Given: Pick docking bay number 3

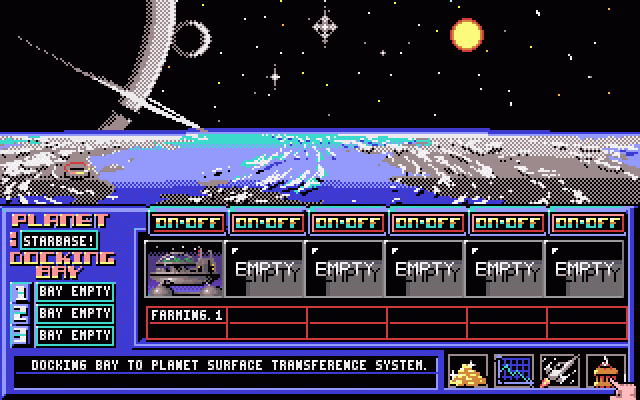Looking at the screenshot, I should point(75,336).
